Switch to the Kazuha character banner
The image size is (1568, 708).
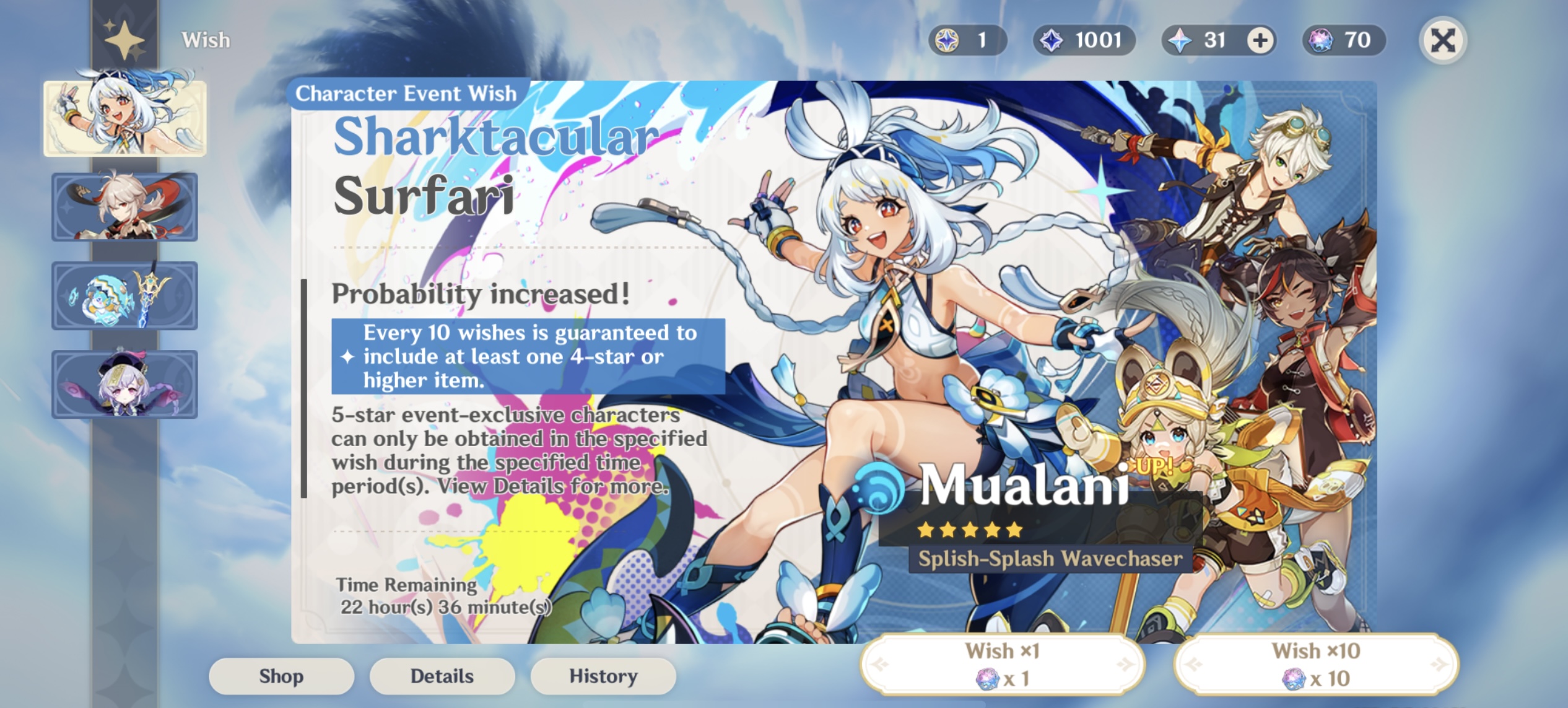coord(124,208)
